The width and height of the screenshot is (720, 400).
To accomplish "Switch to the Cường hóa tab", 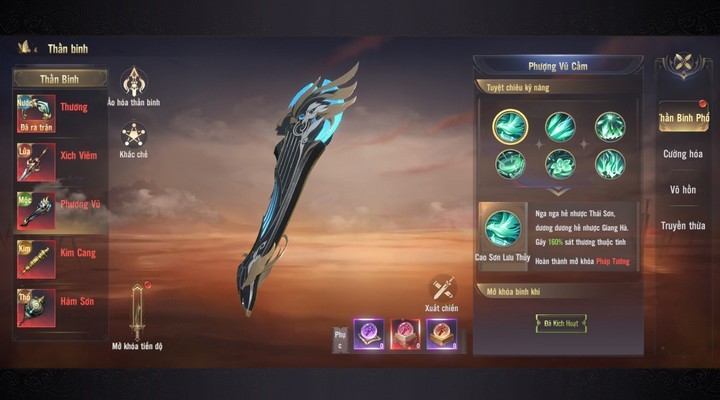I will 682,154.
